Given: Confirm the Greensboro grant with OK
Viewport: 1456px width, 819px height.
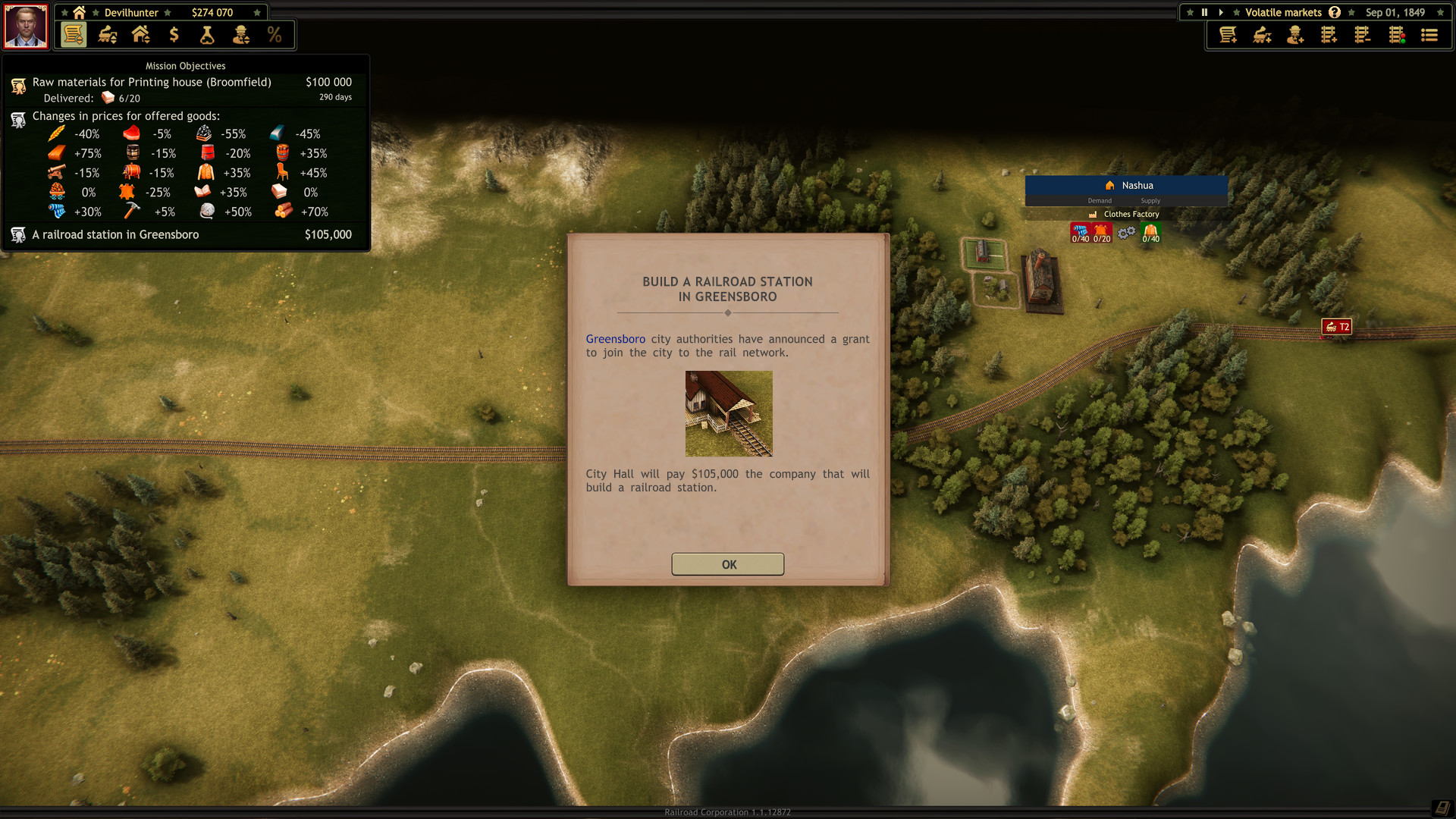Looking at the screenshot, I should point(727,564).
